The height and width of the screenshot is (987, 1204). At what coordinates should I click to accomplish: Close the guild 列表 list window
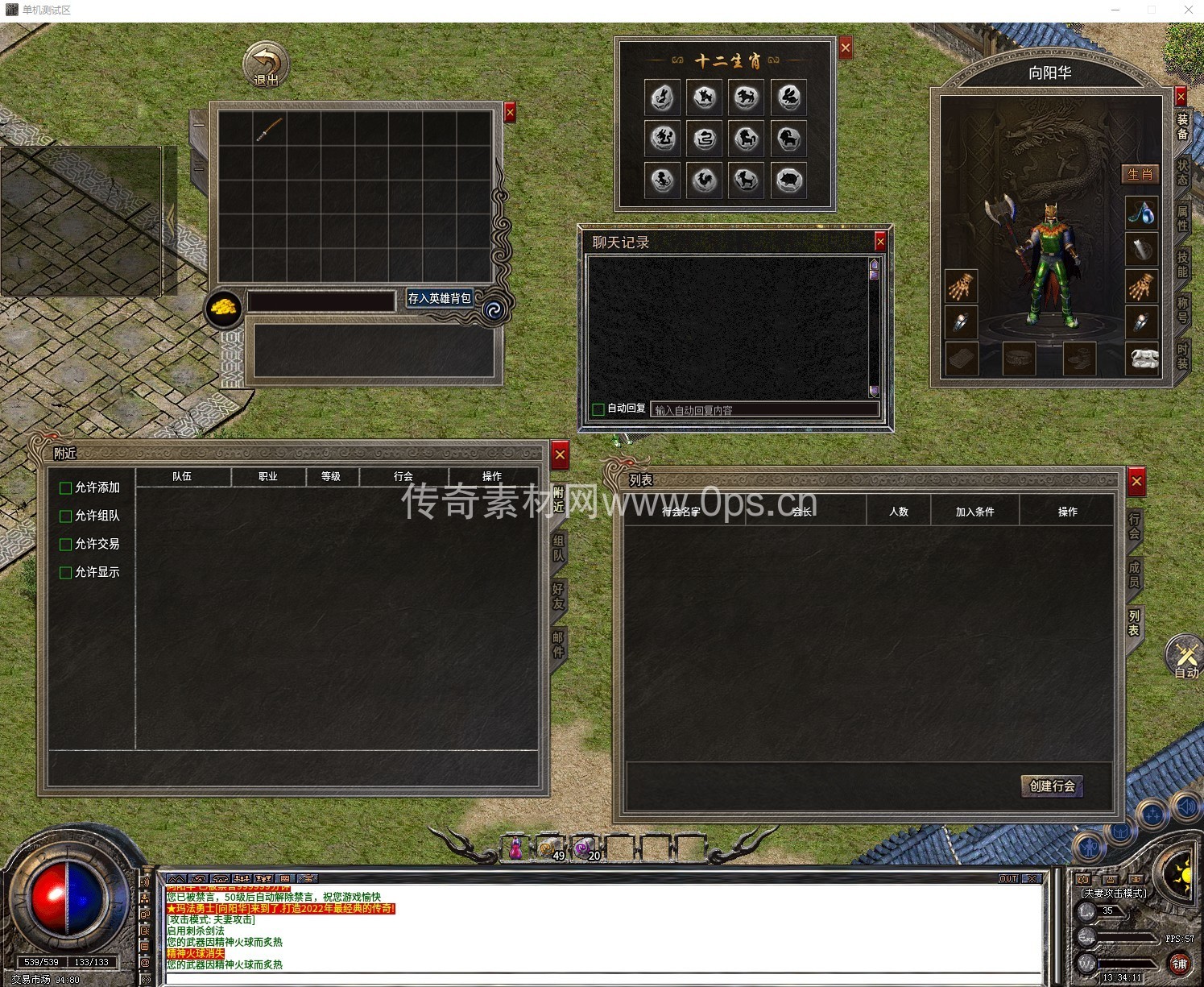pos(1136,482)
